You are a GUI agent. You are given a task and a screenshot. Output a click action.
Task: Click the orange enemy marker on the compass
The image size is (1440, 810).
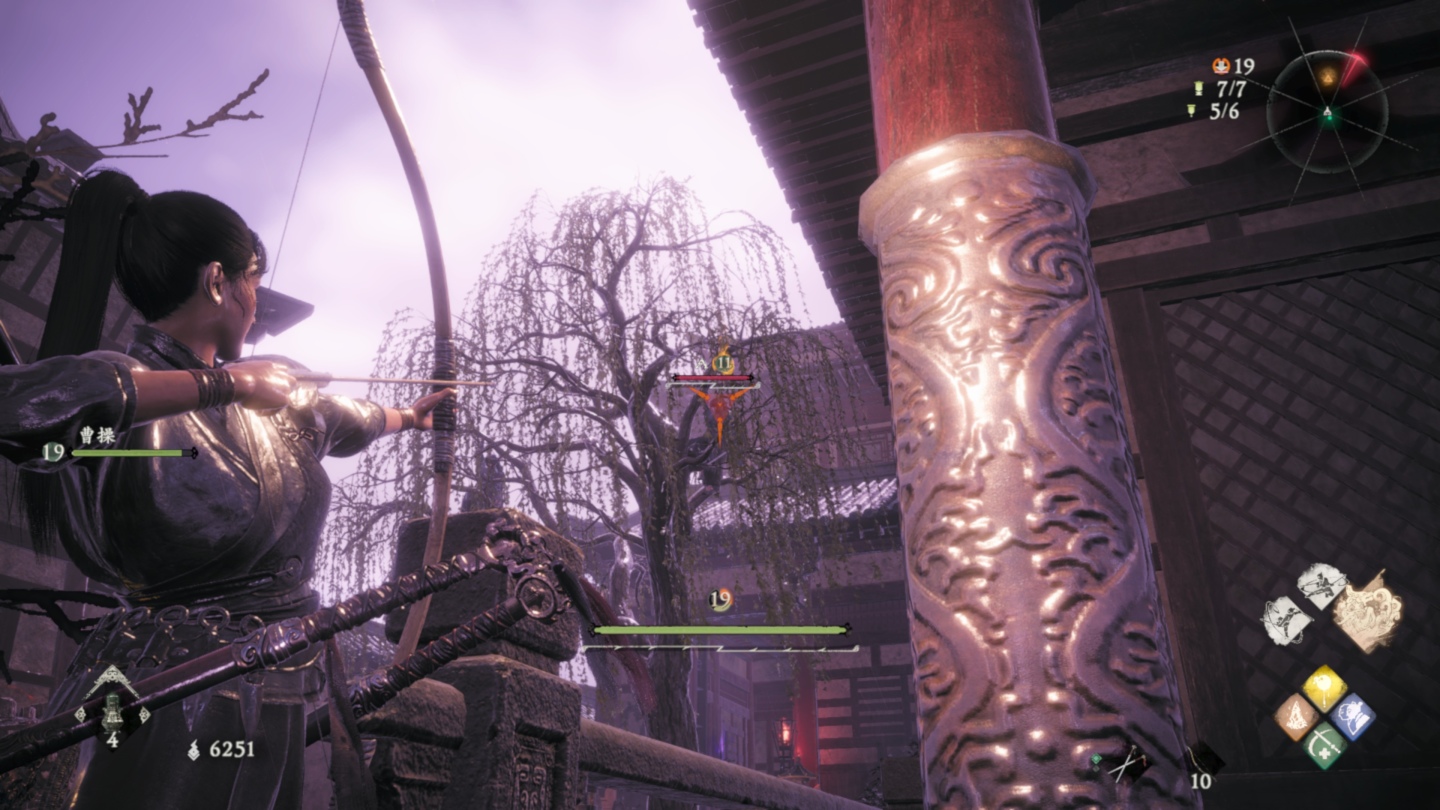1328,75
